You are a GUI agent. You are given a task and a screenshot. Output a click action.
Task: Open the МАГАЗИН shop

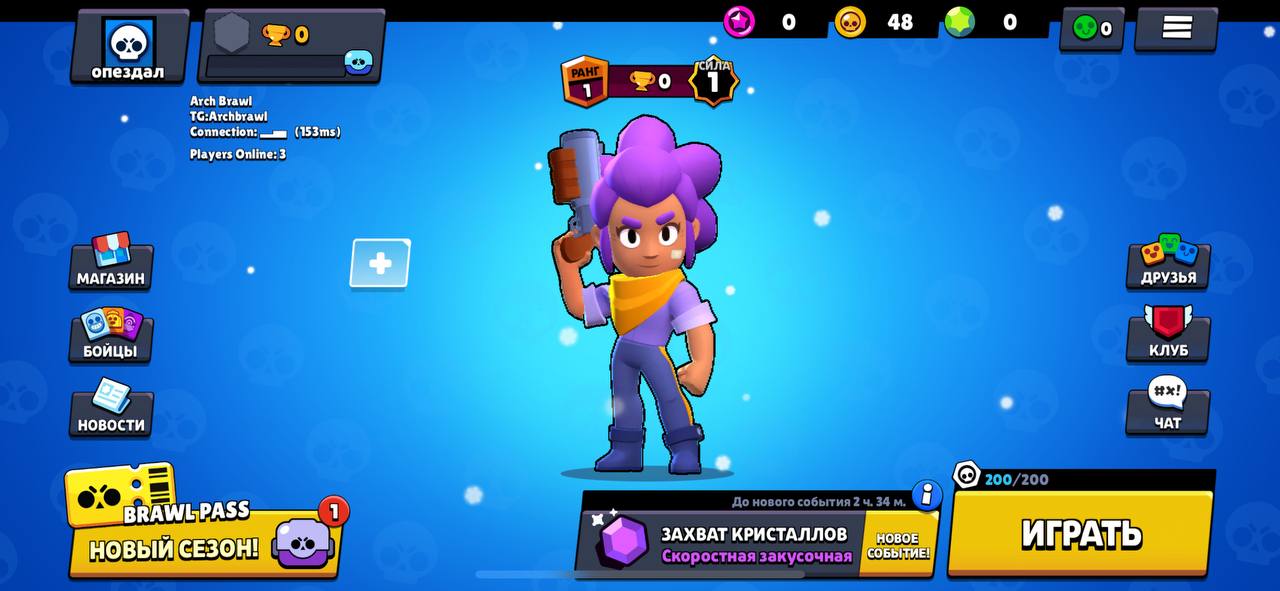(111, 263)
